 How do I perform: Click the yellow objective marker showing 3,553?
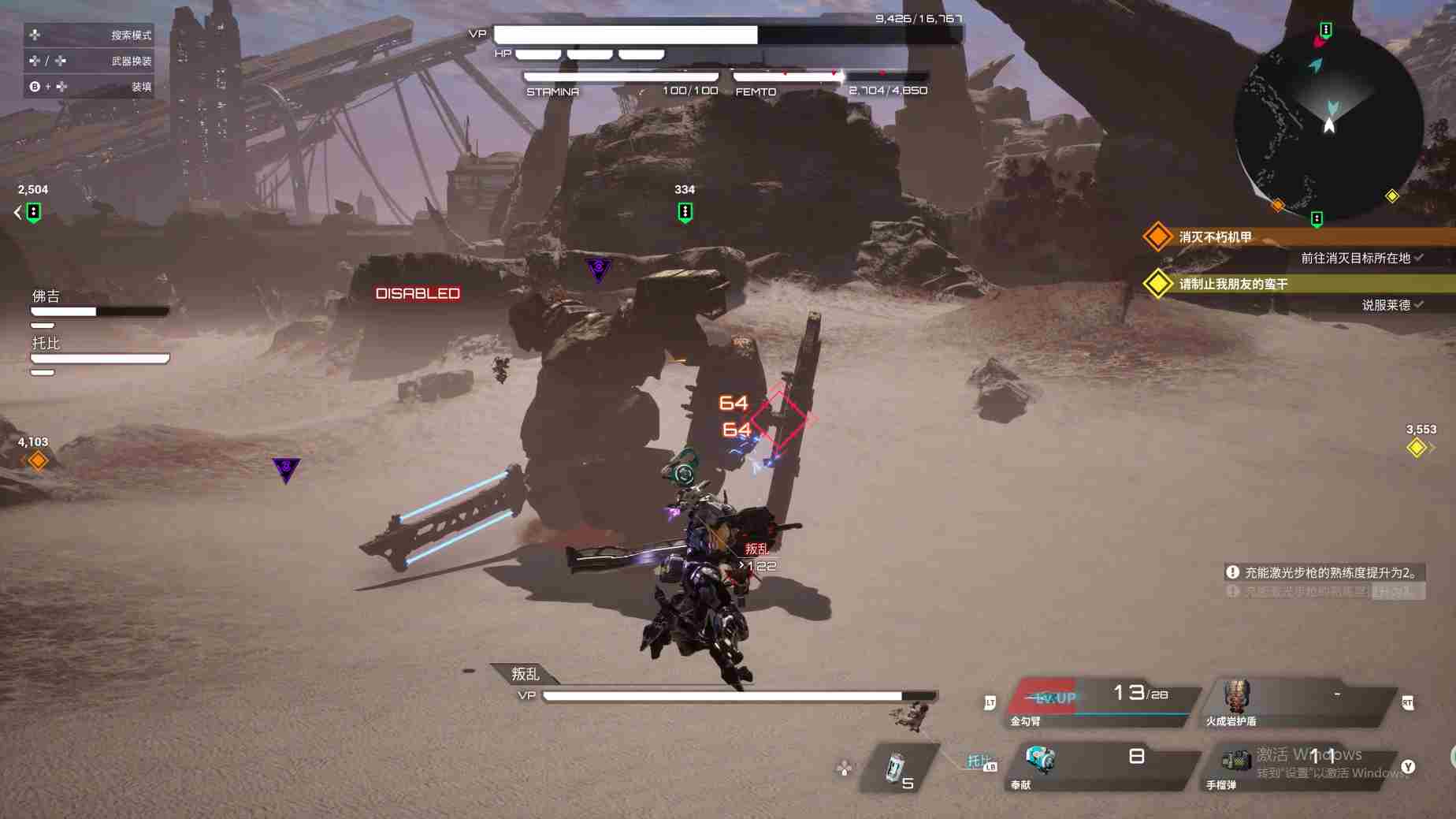click(x=1417, y=448)
